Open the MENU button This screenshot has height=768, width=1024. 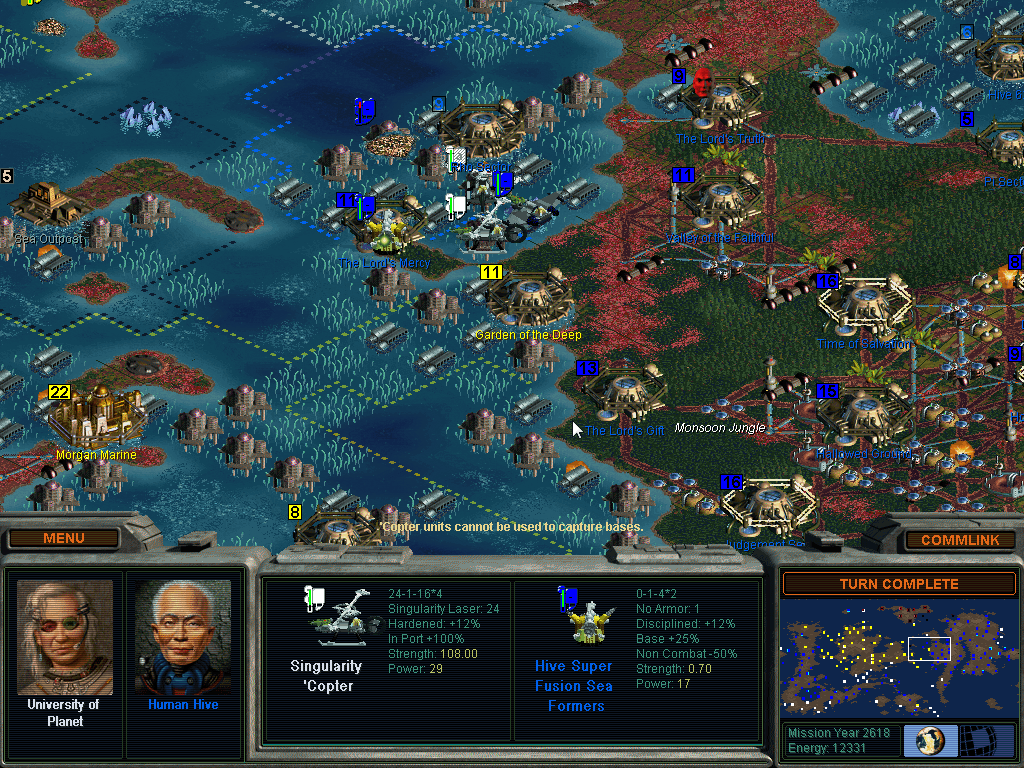point(64,539)
